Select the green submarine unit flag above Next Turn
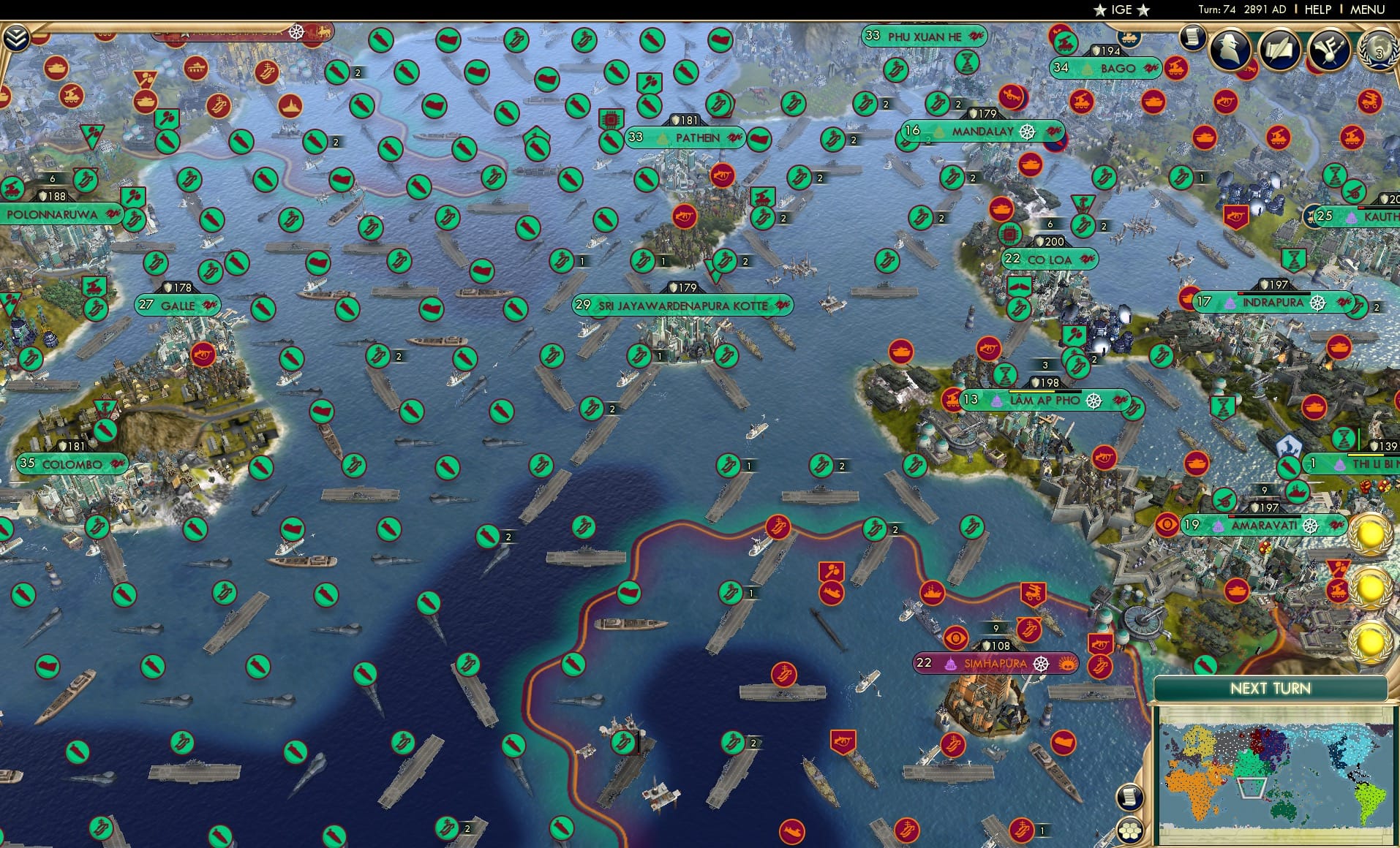The image size is (1400, 848). 1204,664
